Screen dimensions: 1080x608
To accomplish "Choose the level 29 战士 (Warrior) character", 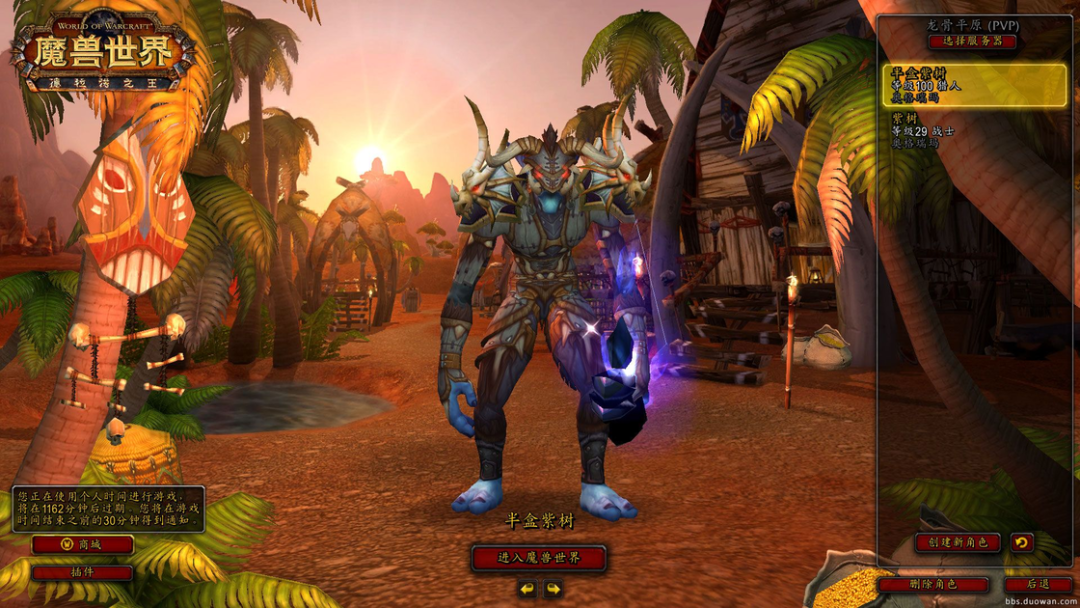I will 974,131.
